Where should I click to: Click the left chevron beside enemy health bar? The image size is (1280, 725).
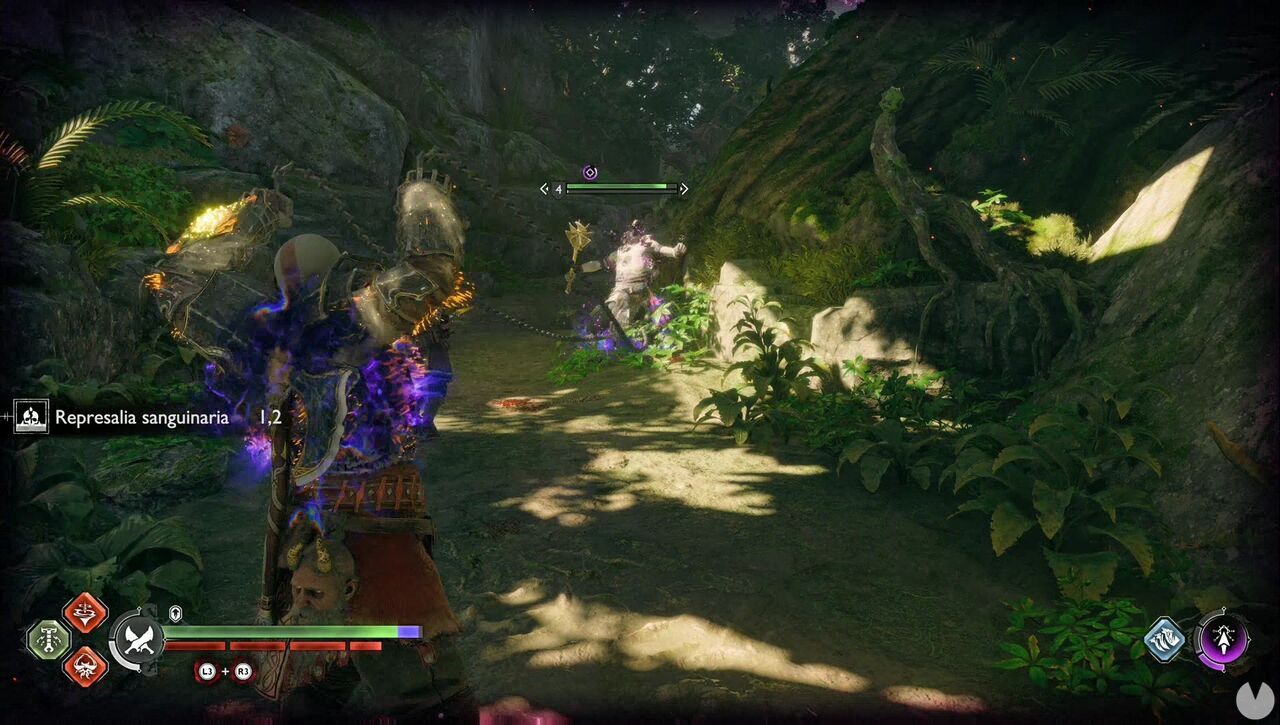point(545,188)
